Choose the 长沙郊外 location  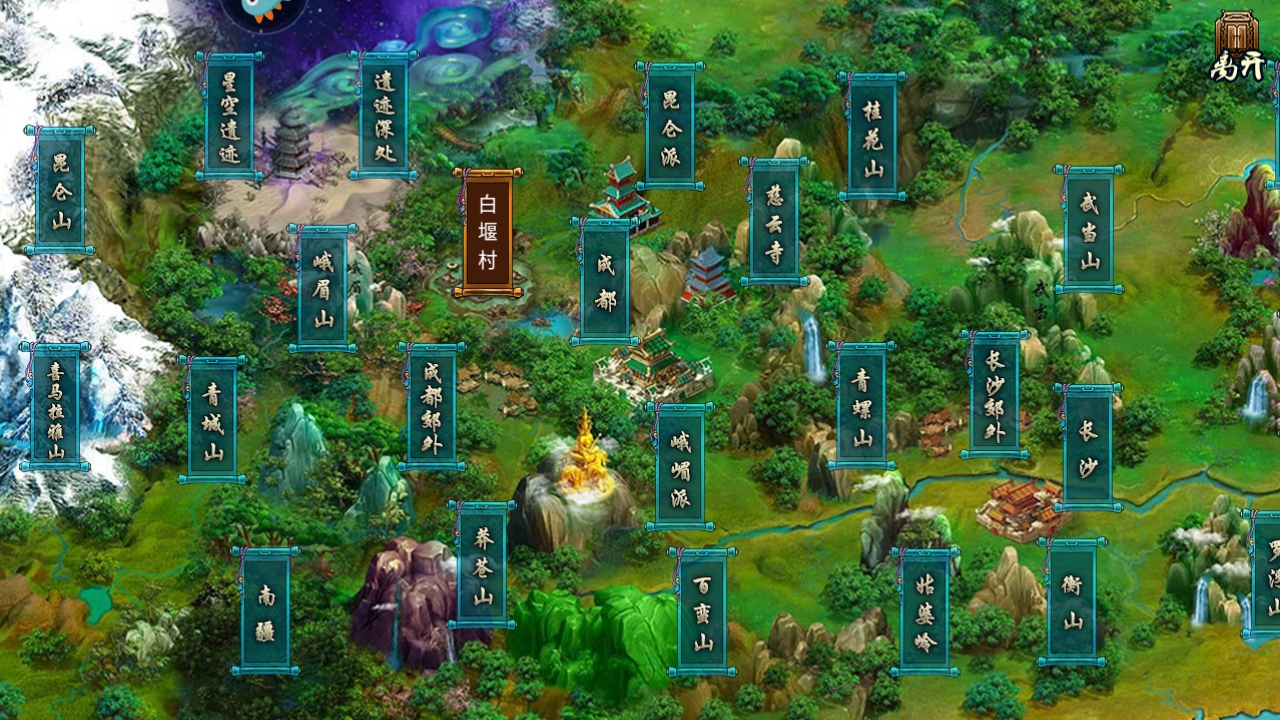coord(995,394)
